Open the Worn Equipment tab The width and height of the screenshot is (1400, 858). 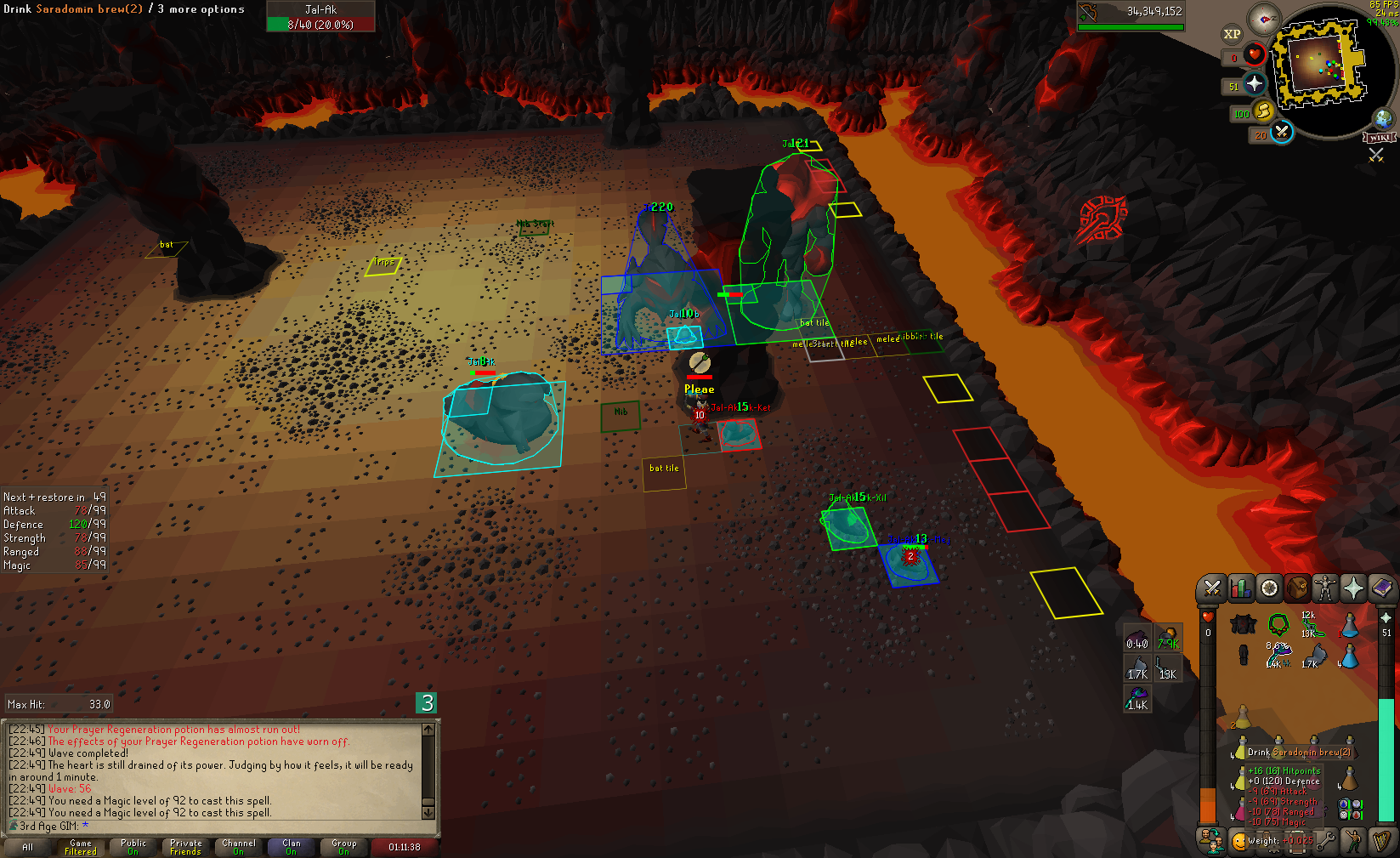(1324, 588)
